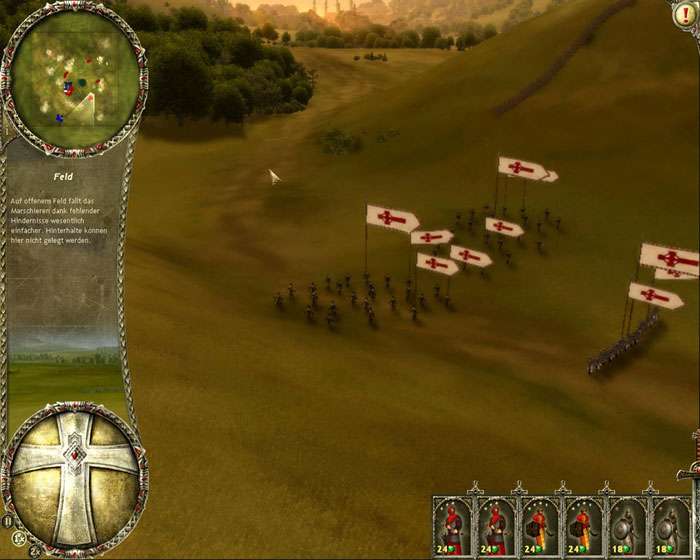700x560 pixels.
Task: Set game speed to 1x
Action: click(x=18, y=540)
